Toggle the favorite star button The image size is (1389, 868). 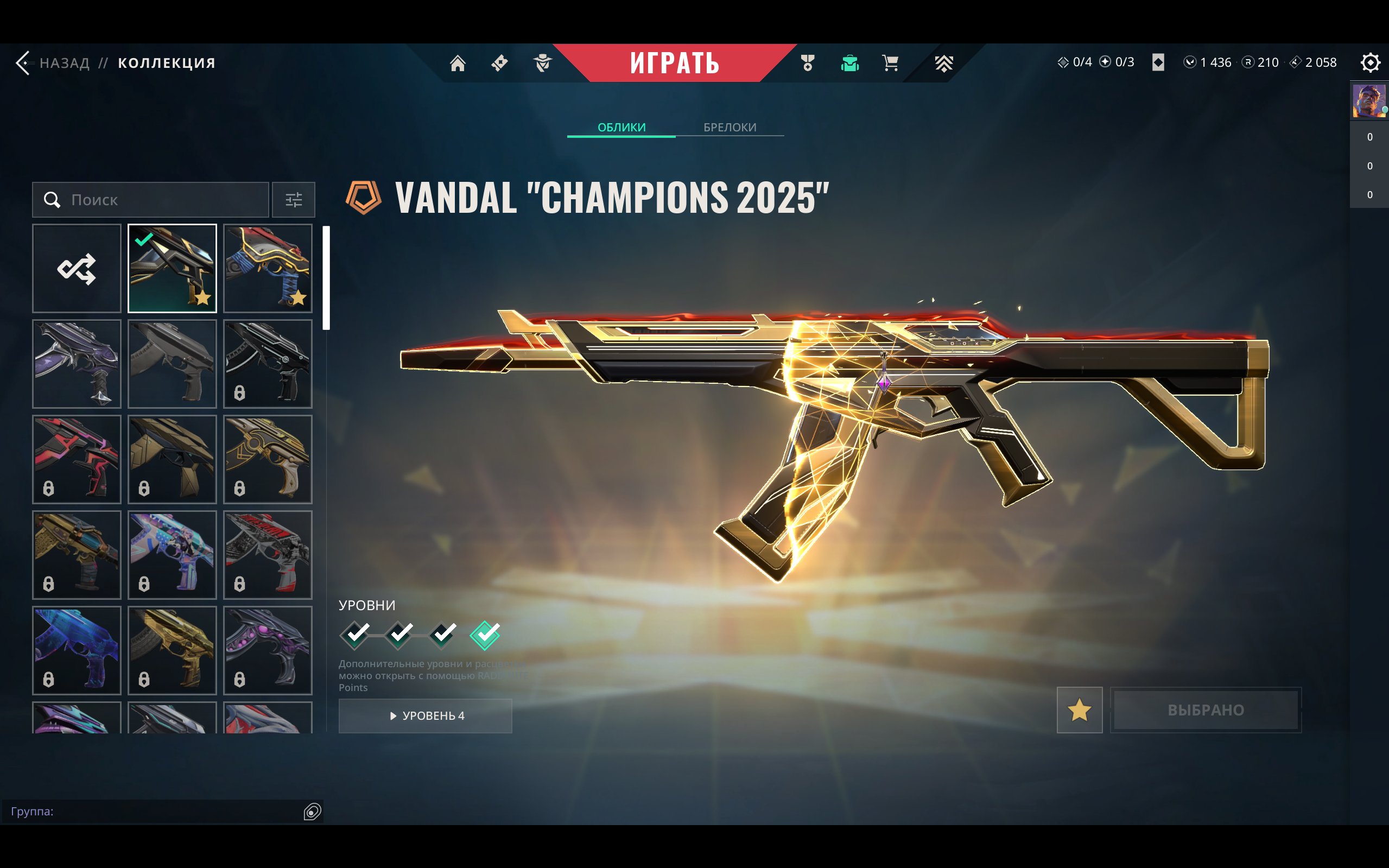click(x=1079, y=710)
